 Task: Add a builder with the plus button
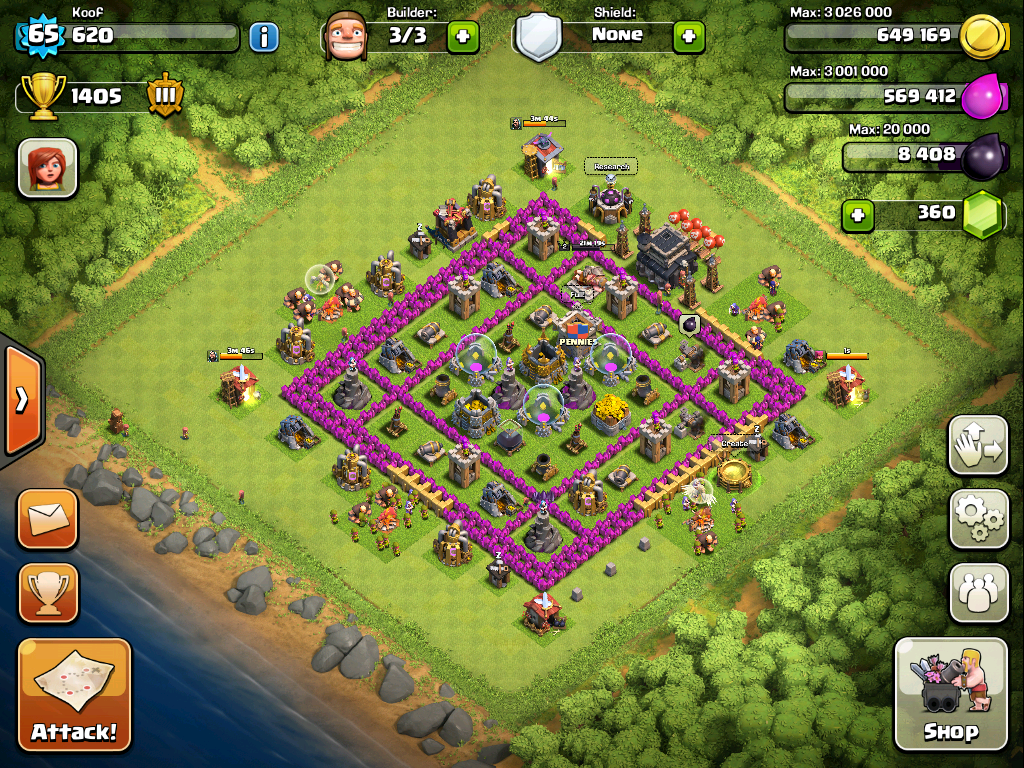(x=462, y=38)
